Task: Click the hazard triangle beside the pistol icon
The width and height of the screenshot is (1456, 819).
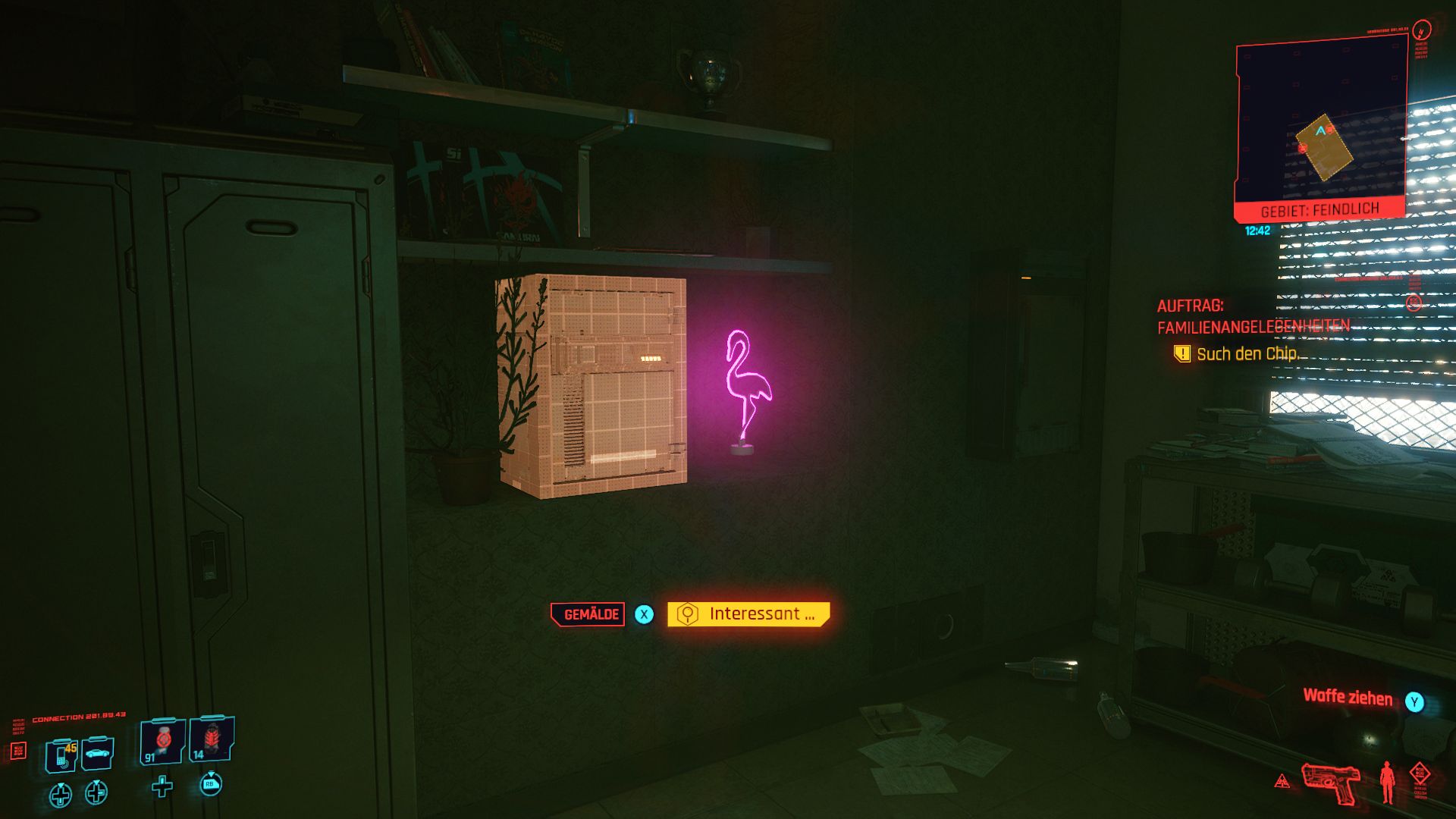Action: pyautogui.click(x=1282, y=783)
